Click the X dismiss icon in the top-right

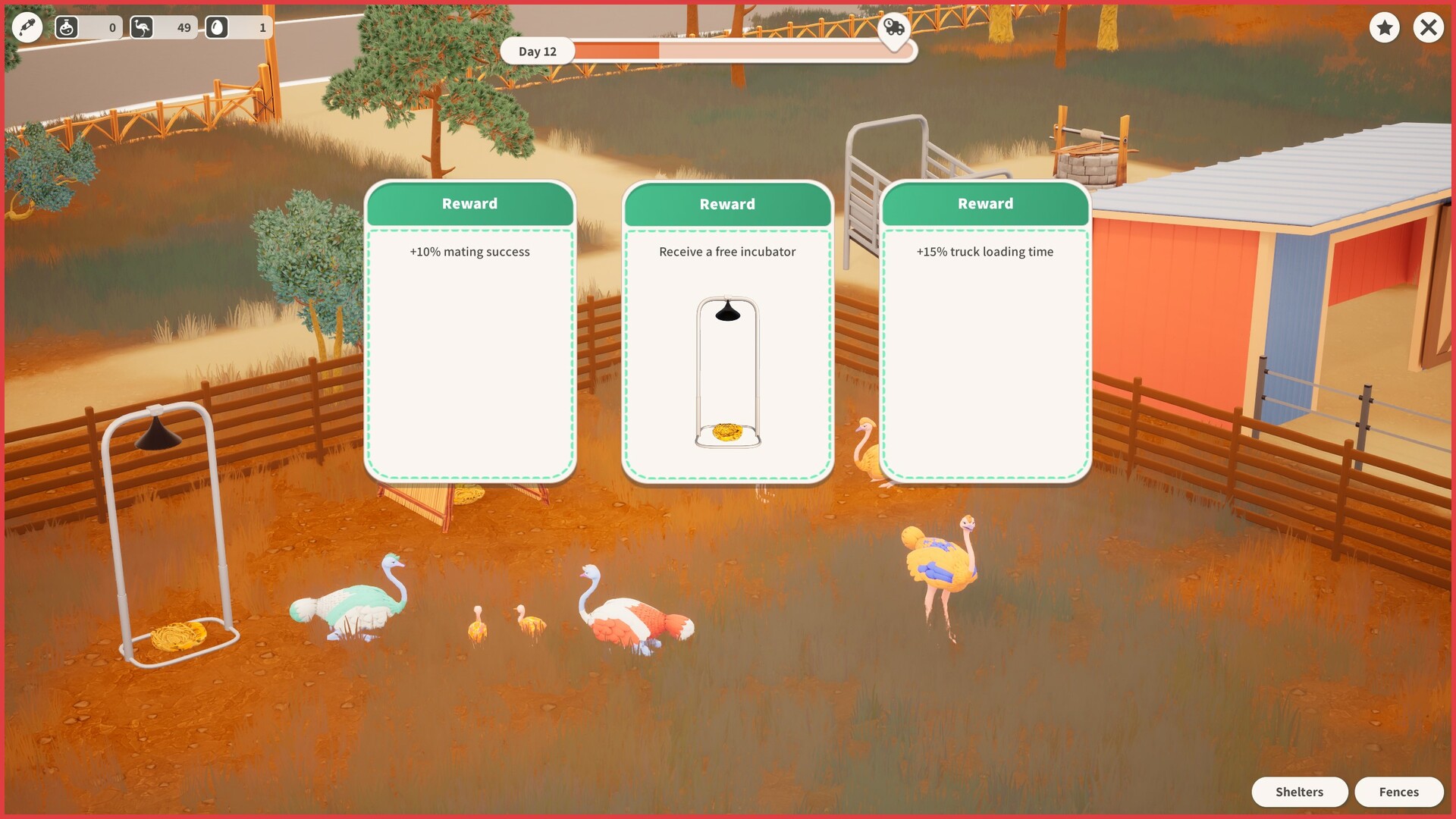[x=1428, y=27]
